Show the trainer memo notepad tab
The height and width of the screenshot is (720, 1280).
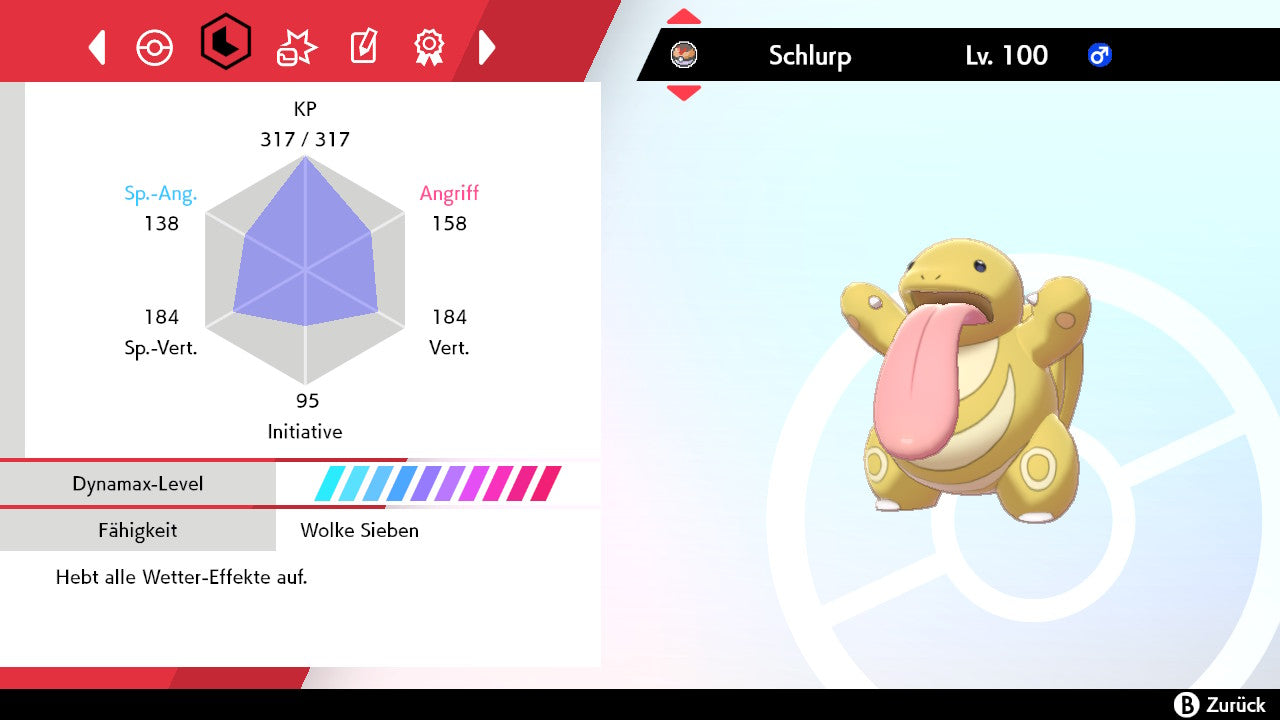[363, 47]
